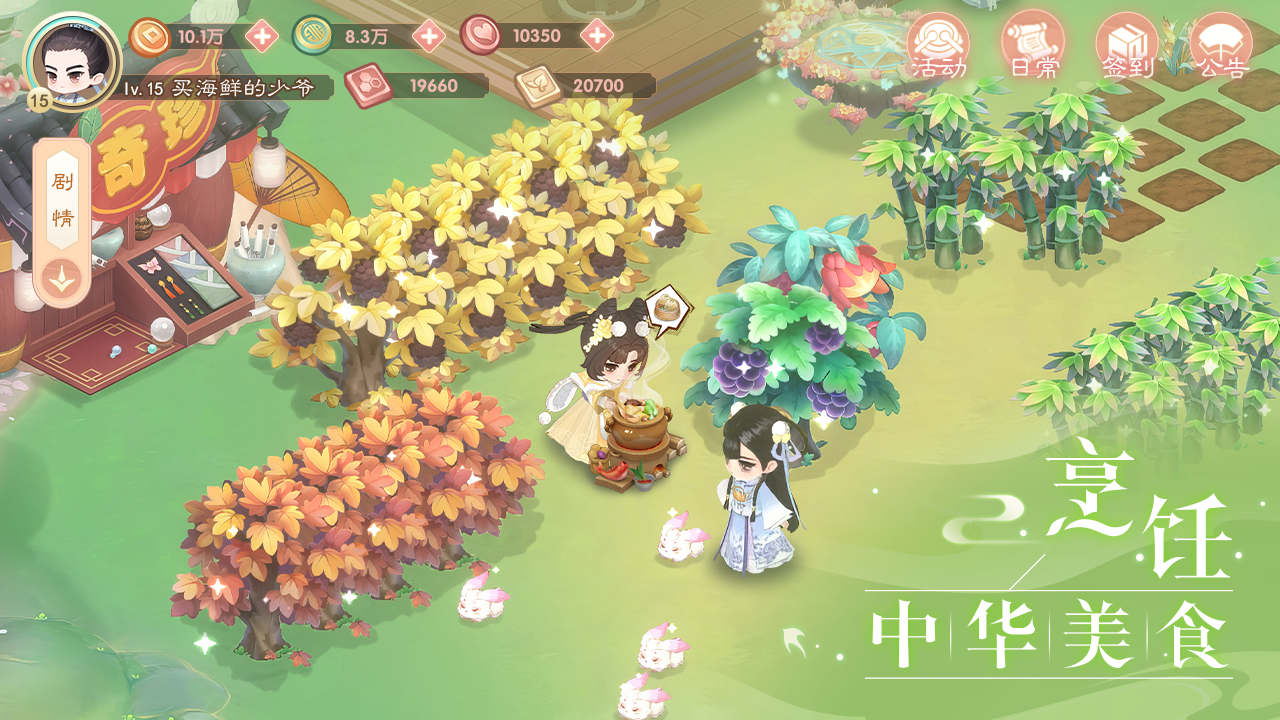Screen dimensions: 1280x720
Task: Add more copper coins with plus button
Action: pyautogui.click(x=262, y=36)
